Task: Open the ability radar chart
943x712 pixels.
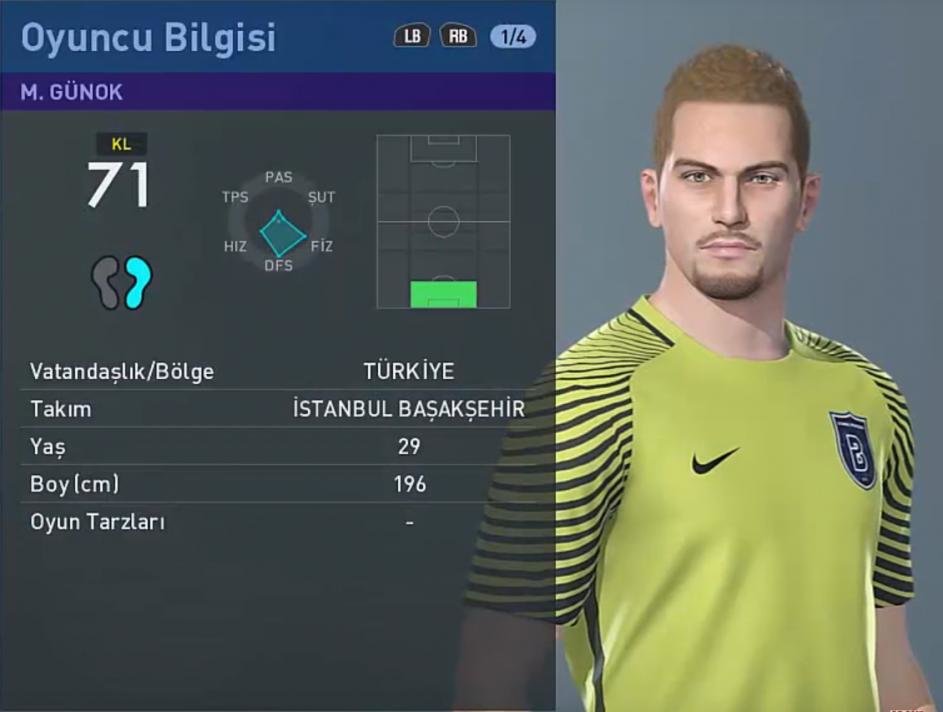Action: [279, 222]
